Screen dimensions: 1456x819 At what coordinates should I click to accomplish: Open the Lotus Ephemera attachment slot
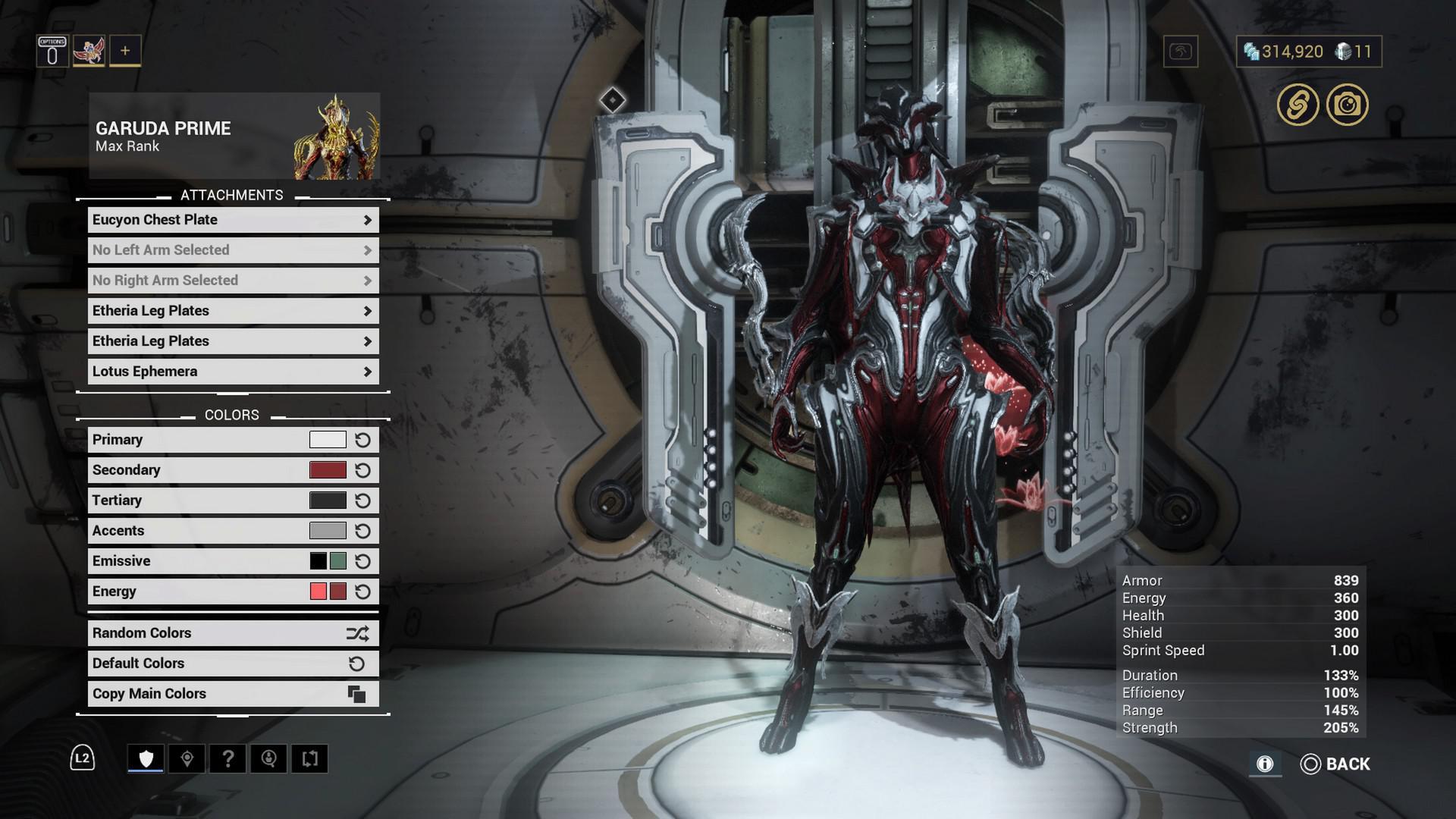(x=233, y=372)
